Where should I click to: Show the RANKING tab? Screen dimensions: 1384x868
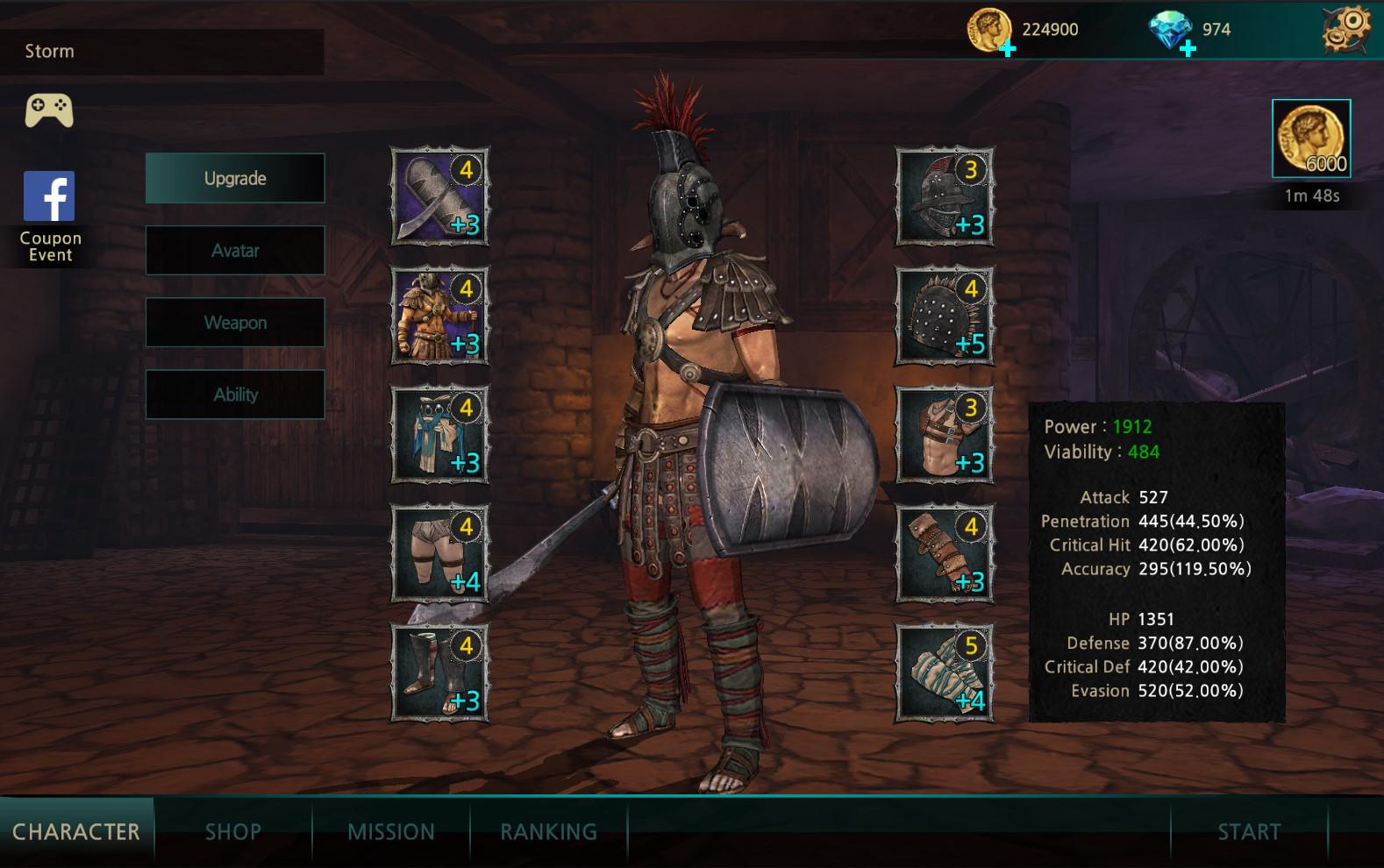(549, 831)
